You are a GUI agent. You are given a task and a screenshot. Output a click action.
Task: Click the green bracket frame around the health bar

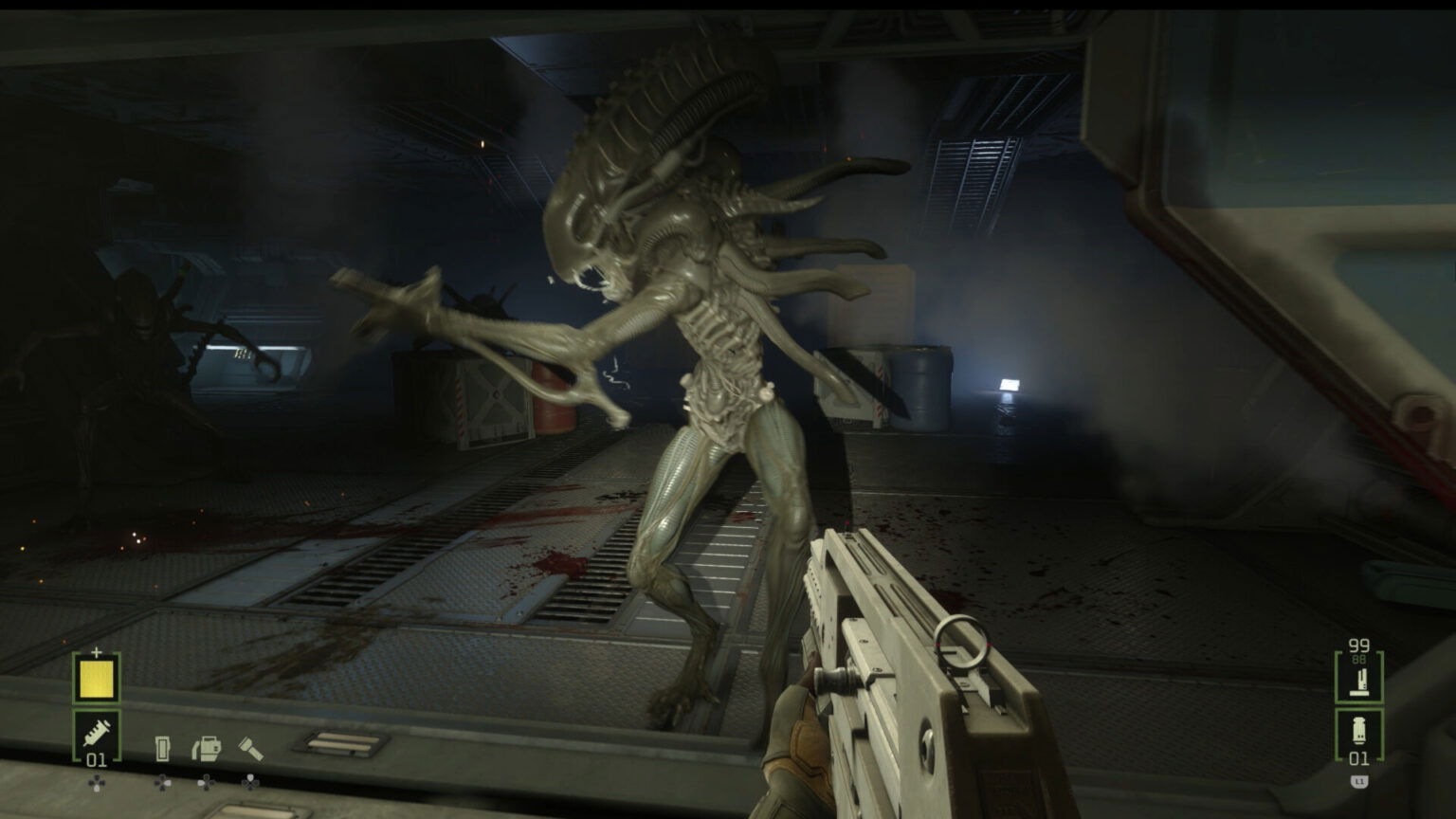(75, 677)
